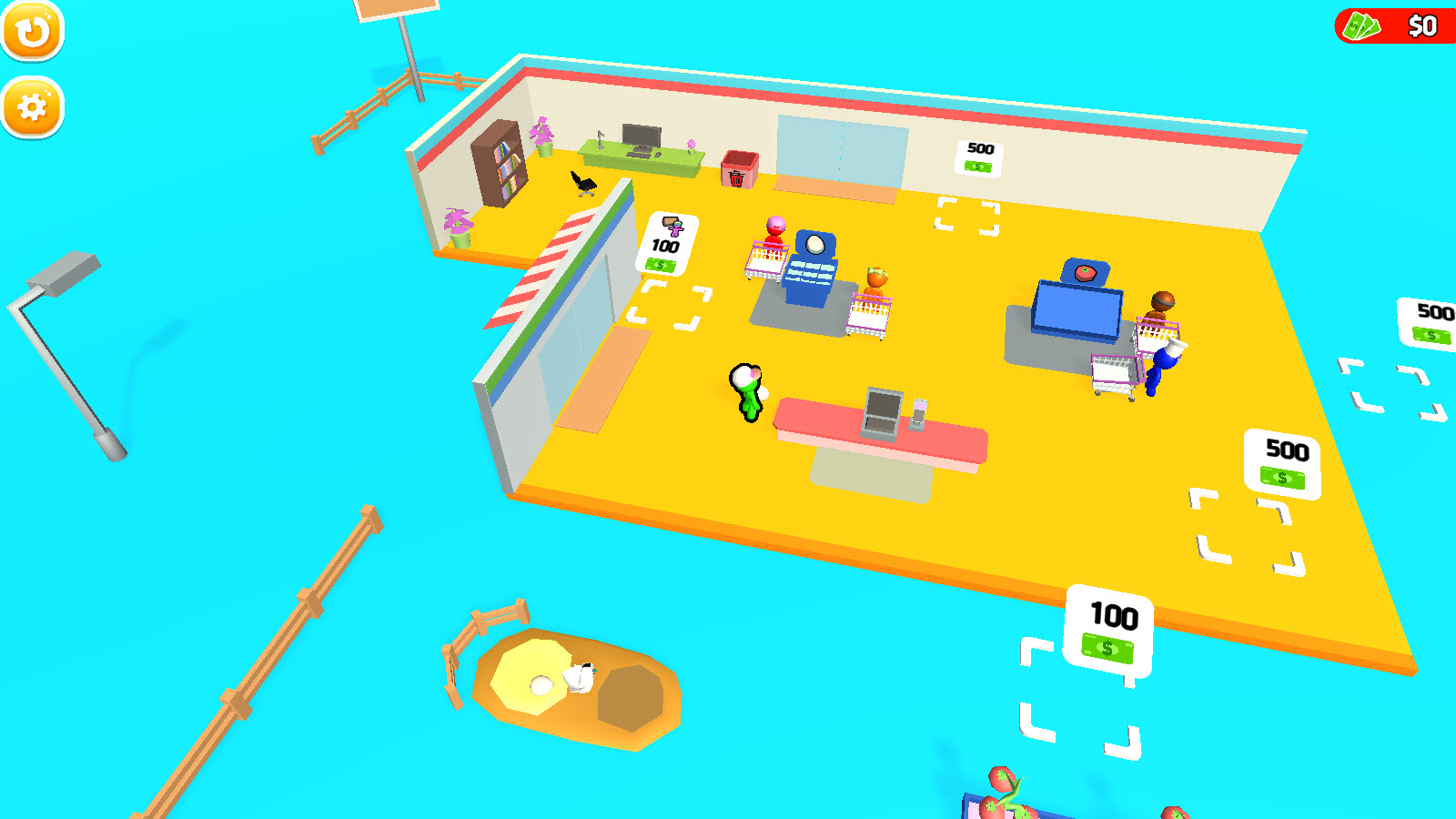
Task: Tap the green cash icon beside $0
Action: tap(1360, 27)
